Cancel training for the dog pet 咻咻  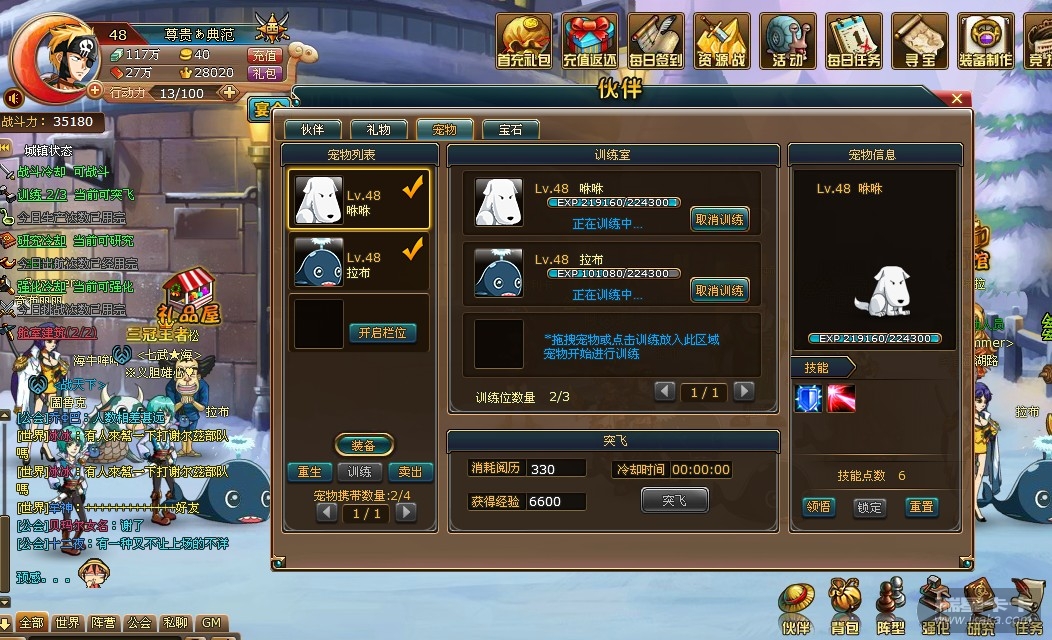[x=719, y=219]
